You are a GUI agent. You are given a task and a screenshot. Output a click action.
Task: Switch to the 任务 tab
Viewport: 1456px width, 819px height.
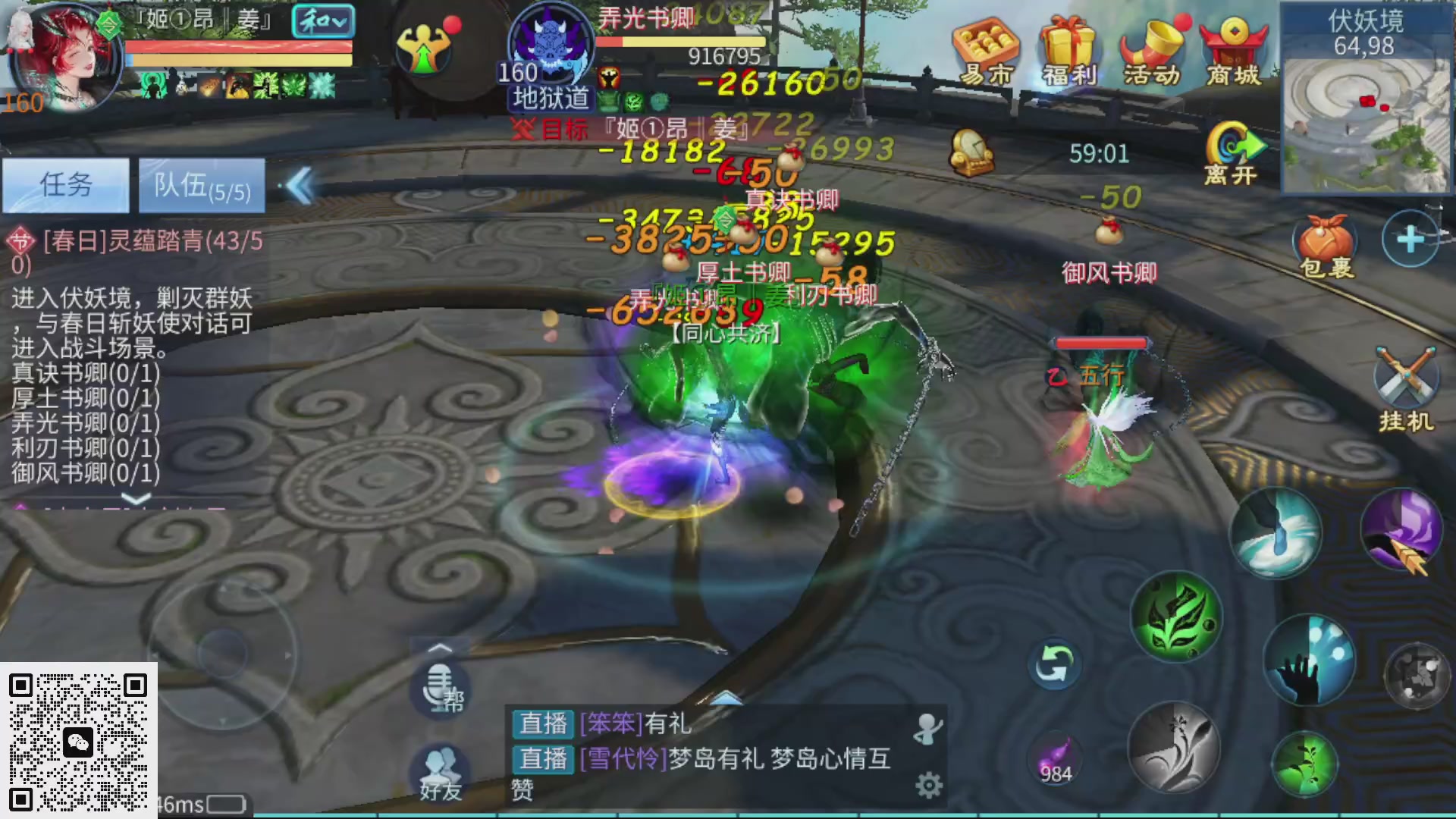pos(65,184)
